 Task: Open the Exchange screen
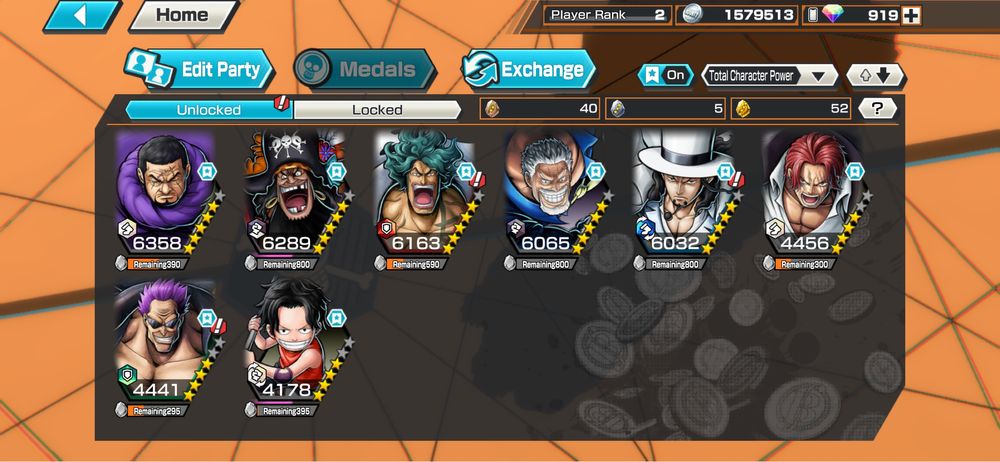[x=529, y=69]
